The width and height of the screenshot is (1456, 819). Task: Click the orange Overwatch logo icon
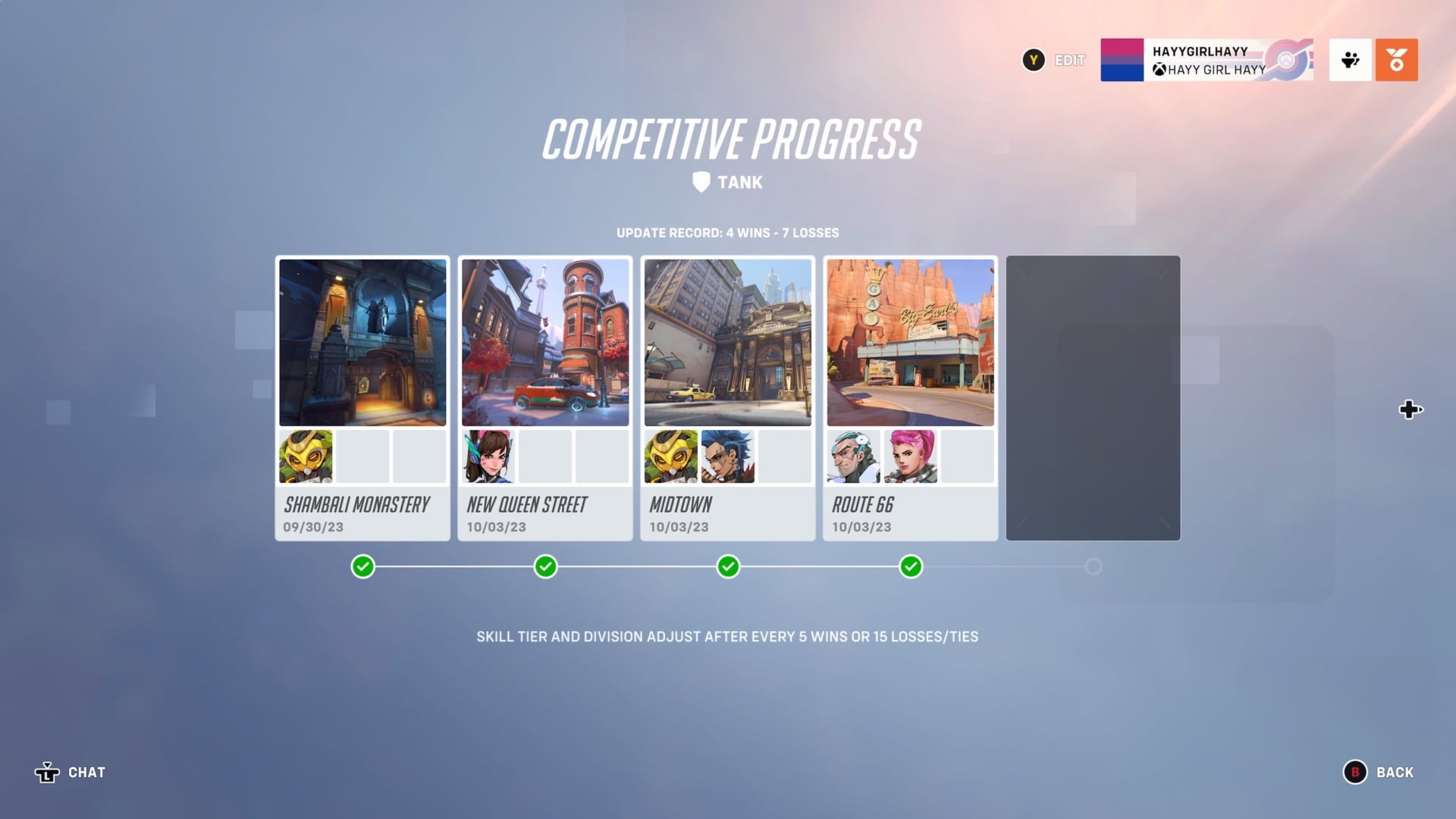click(x=1395, y=61)
